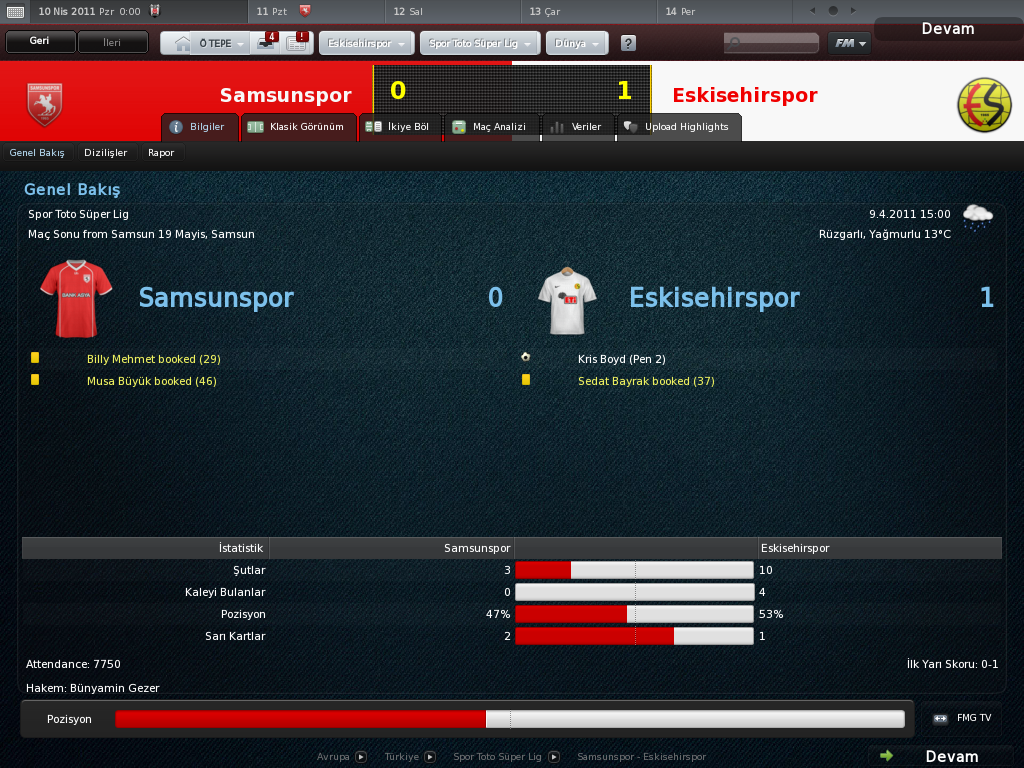
Task: Select scorer Kris Boyd's name
Action: coord(608,358)
